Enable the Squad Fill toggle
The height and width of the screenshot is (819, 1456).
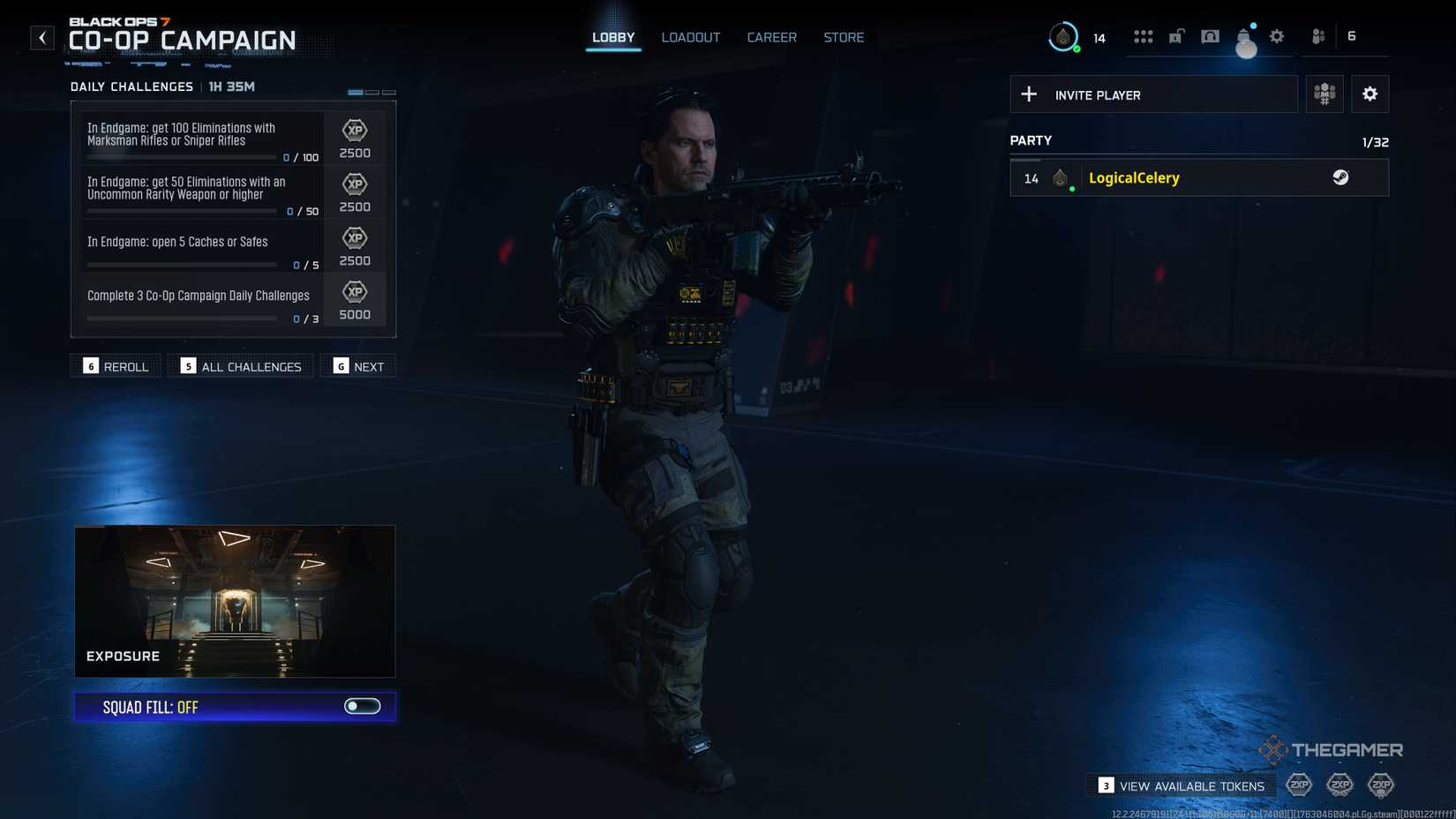tap(364, 706)
